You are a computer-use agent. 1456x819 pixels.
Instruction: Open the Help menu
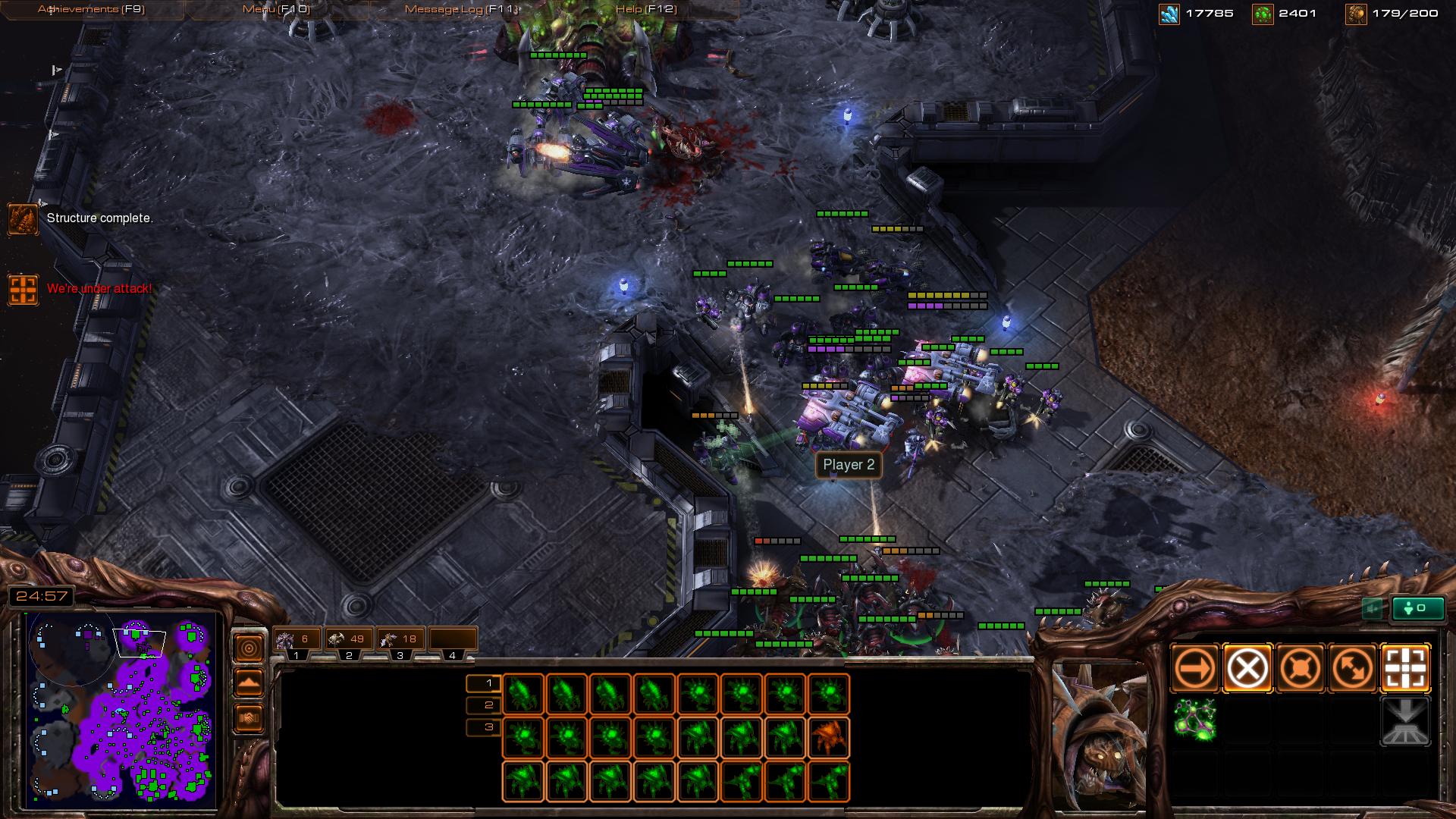tap(646, 10)
